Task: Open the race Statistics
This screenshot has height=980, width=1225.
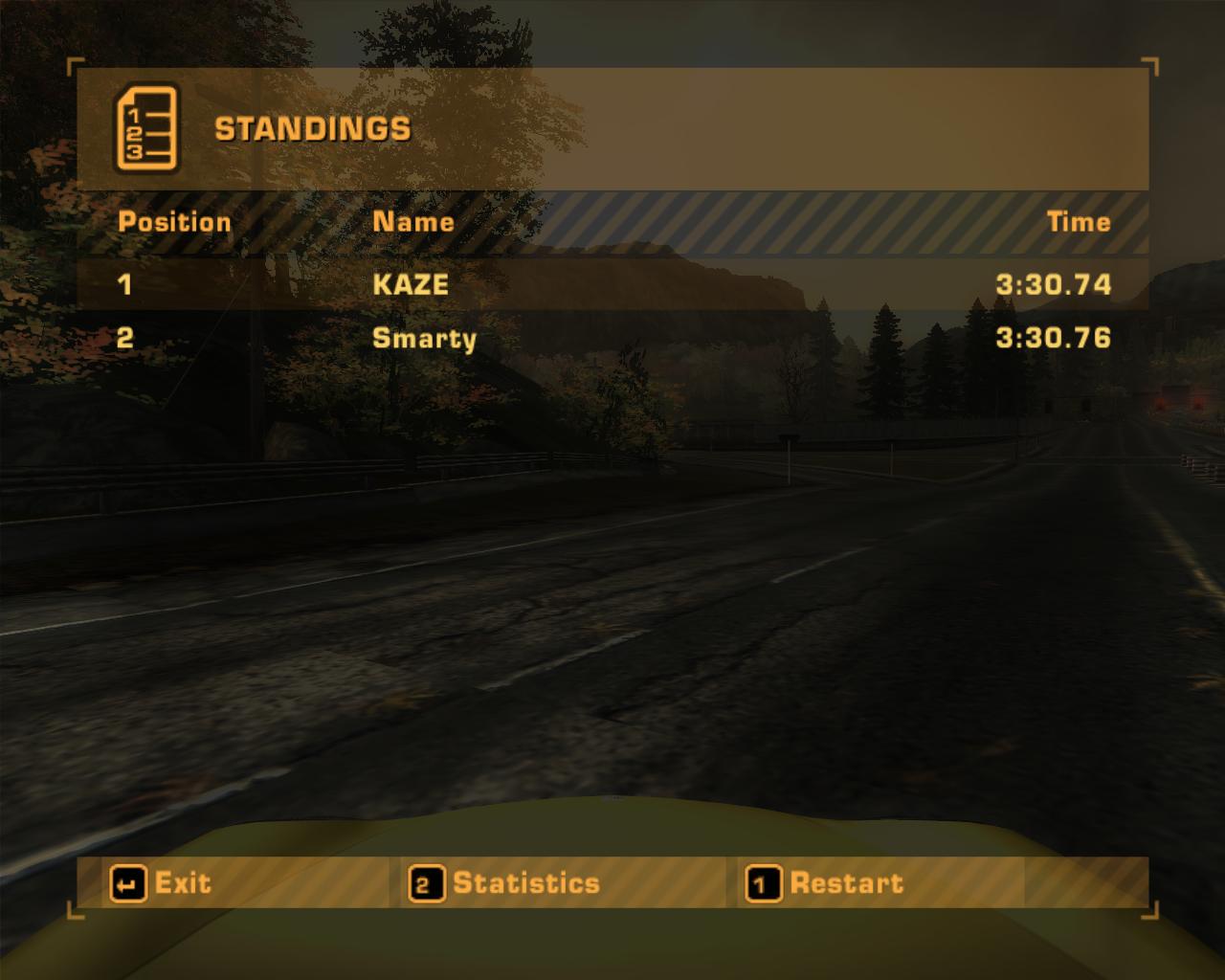Action: click(505, 883)
